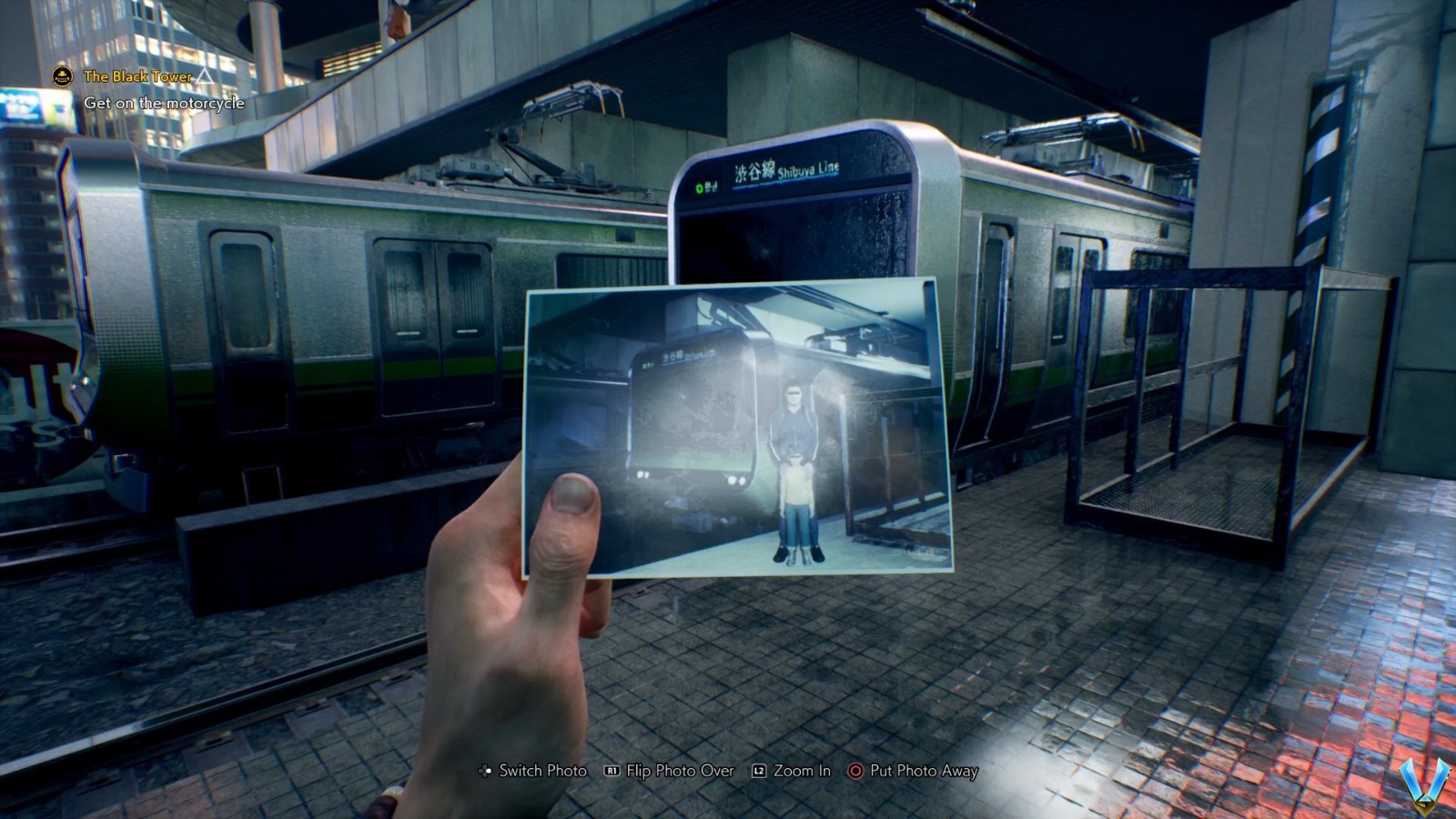Click the objective text Get on the motorcycle
The image size is (1456, 819).
point(164,104)
